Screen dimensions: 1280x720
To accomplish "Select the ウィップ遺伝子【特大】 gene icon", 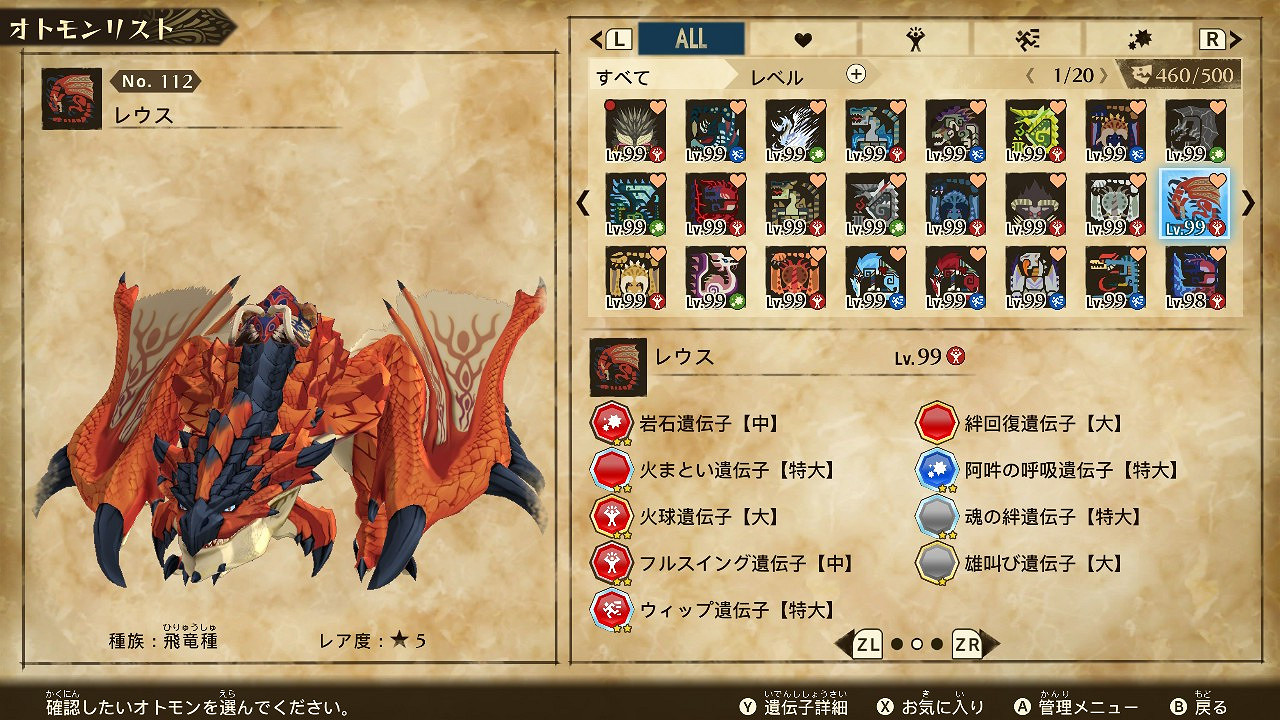I will [x=611, y=610].
